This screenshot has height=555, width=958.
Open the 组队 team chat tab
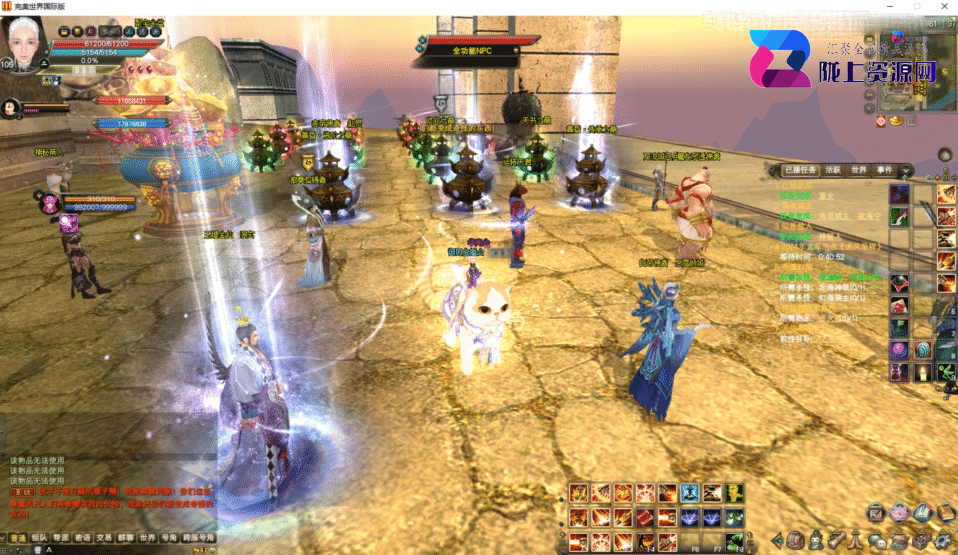40,537
